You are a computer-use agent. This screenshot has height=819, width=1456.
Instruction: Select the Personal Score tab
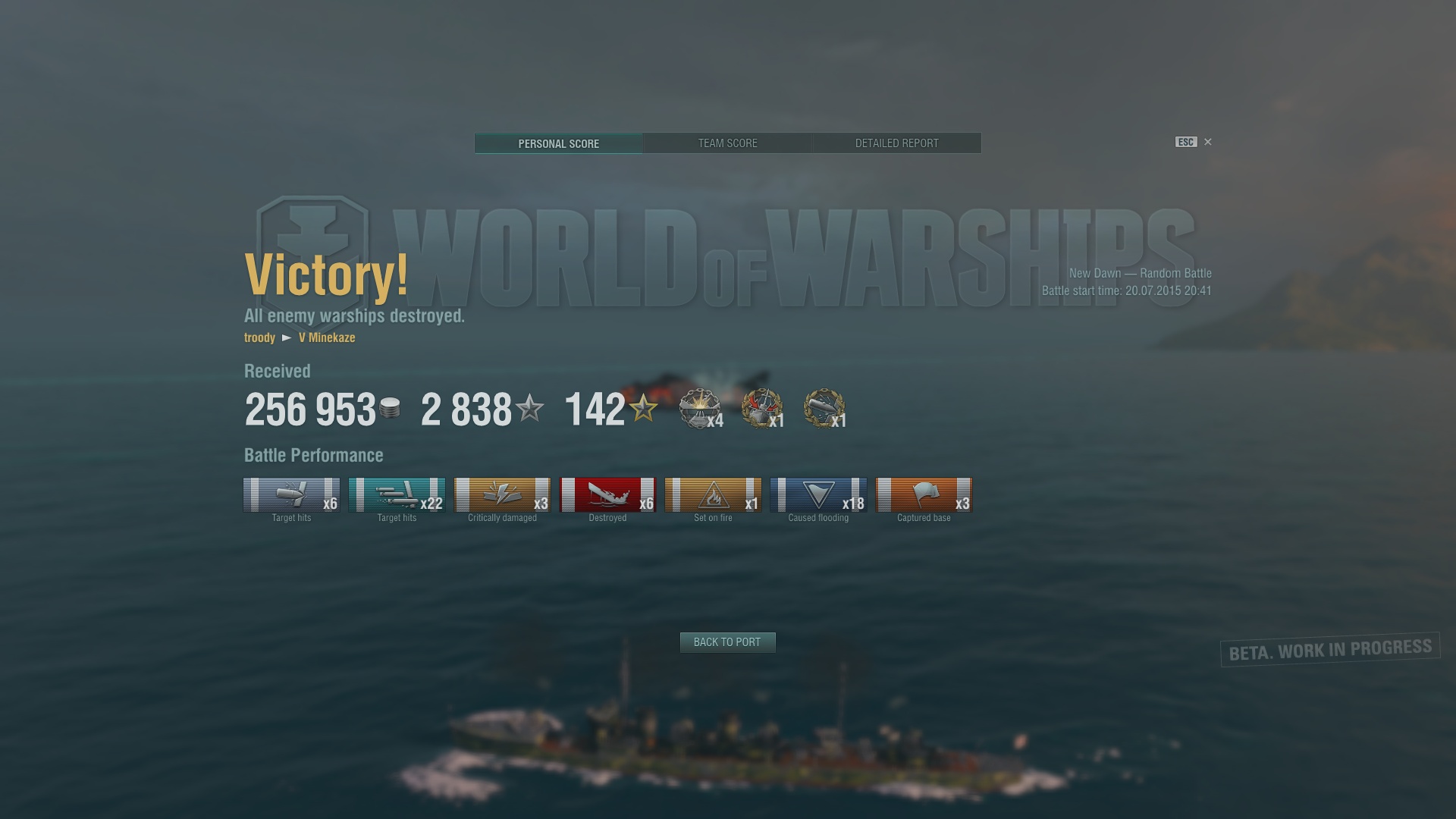(559, 143)
